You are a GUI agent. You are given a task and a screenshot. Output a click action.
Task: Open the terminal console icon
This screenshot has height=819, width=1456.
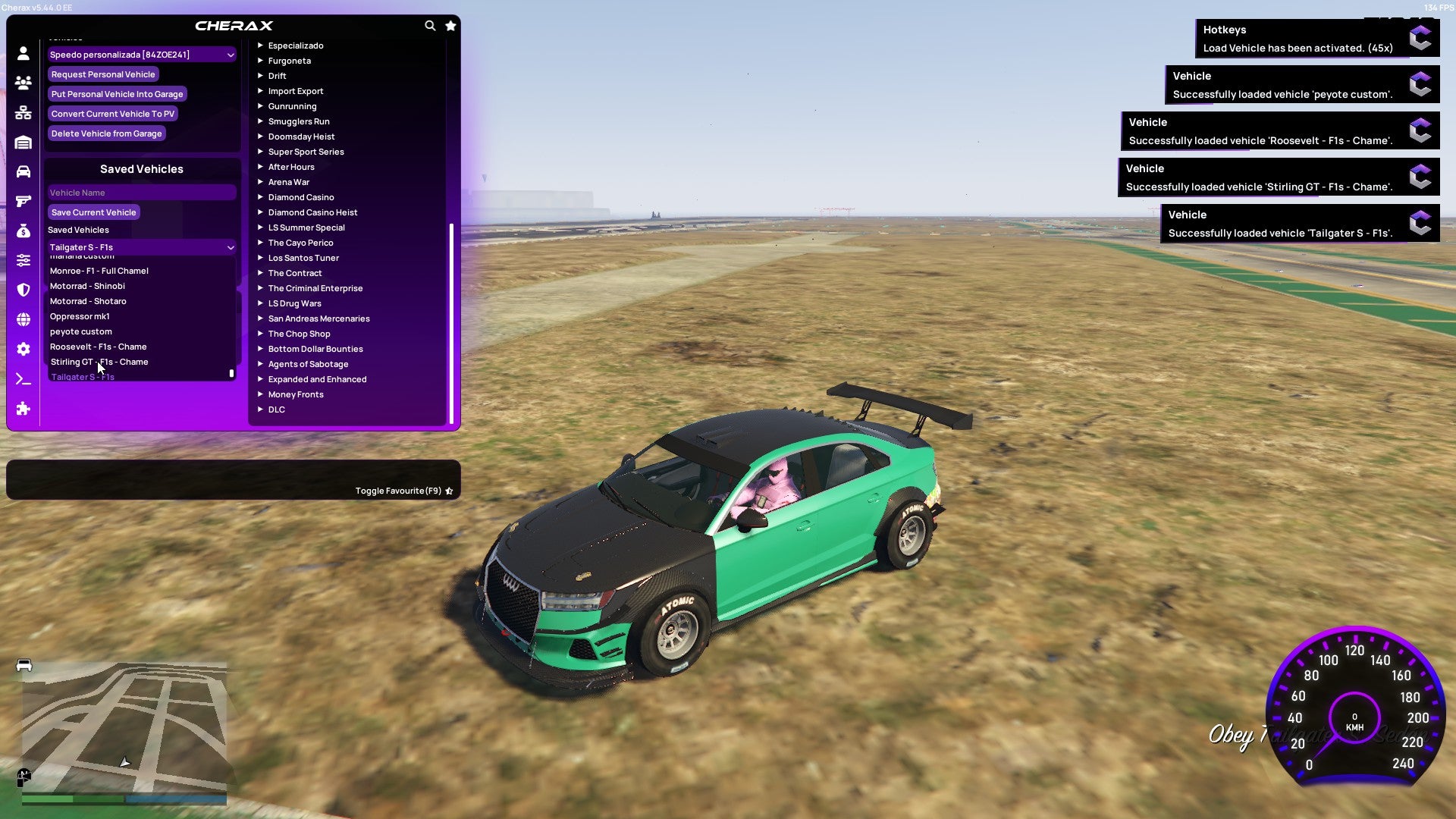pos(23,378)
